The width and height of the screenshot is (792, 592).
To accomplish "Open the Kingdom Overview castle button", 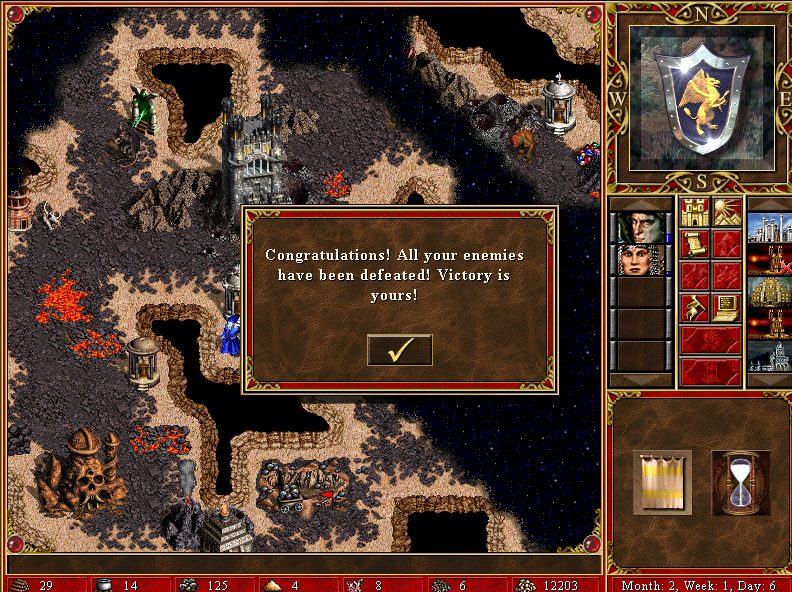I will pyautogui.click(x=694, y=212).
